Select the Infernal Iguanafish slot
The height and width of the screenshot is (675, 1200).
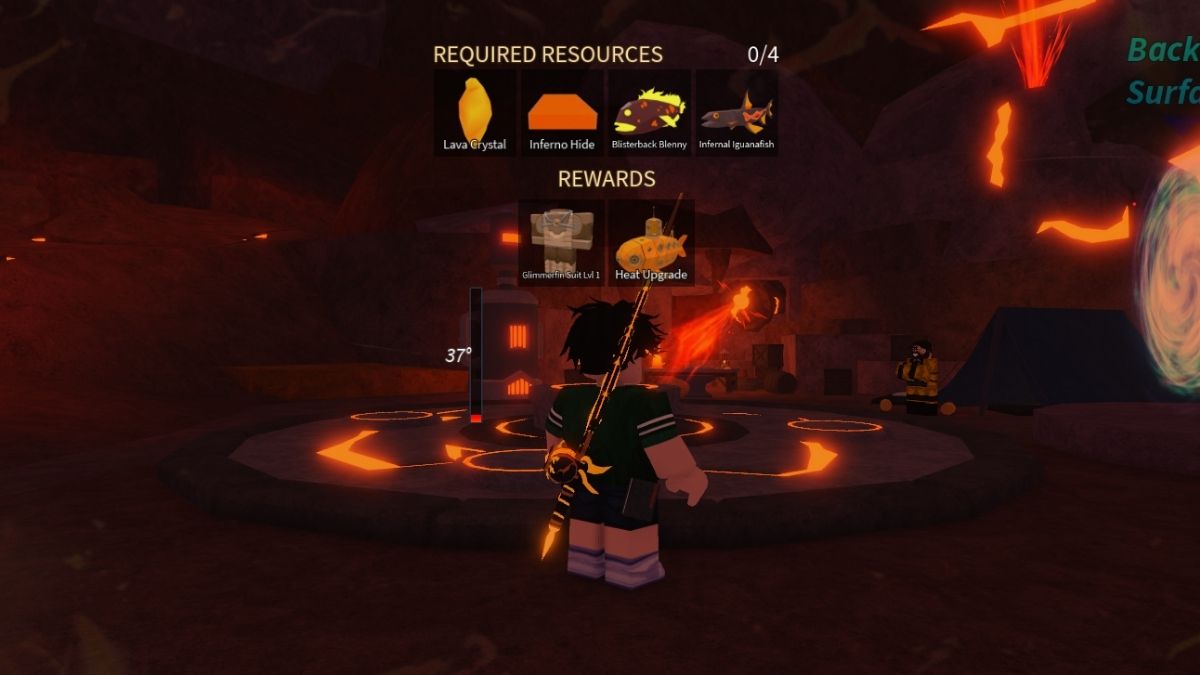pyautogui.click(x=736, y=113)
